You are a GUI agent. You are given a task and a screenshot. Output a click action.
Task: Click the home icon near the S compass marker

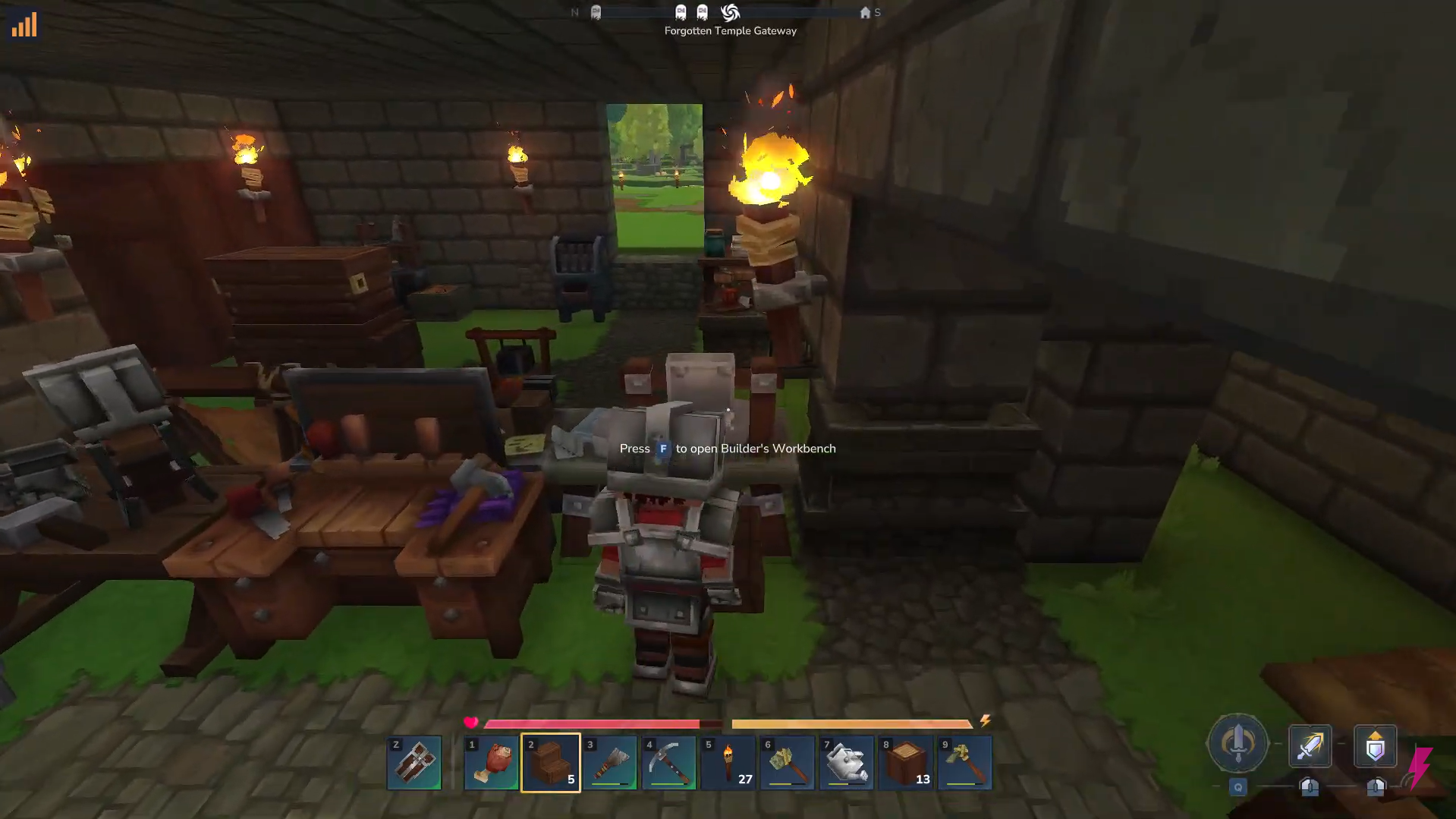click(866, 12)
